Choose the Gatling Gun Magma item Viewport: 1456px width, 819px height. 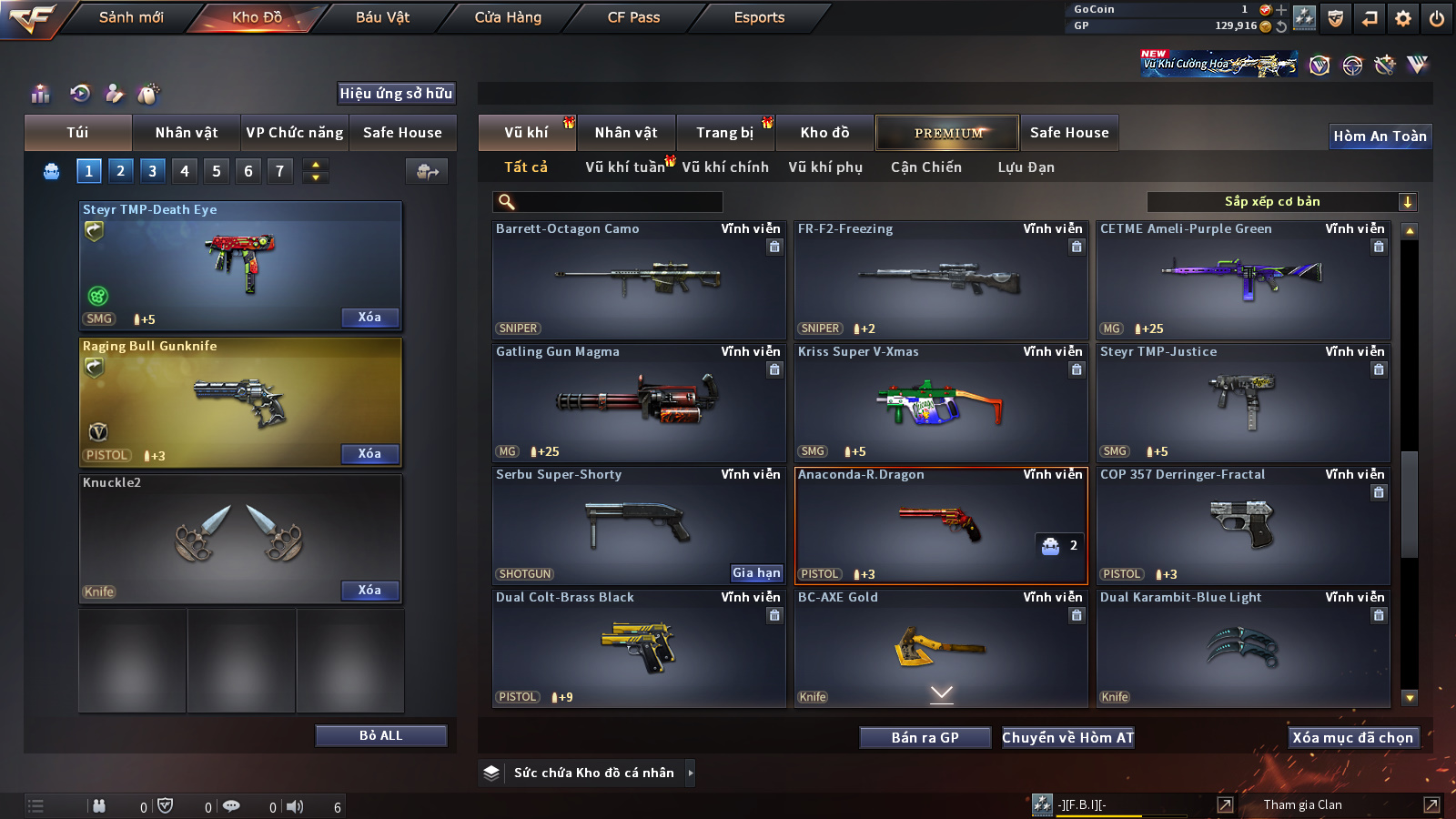click(x=638, y=403)
